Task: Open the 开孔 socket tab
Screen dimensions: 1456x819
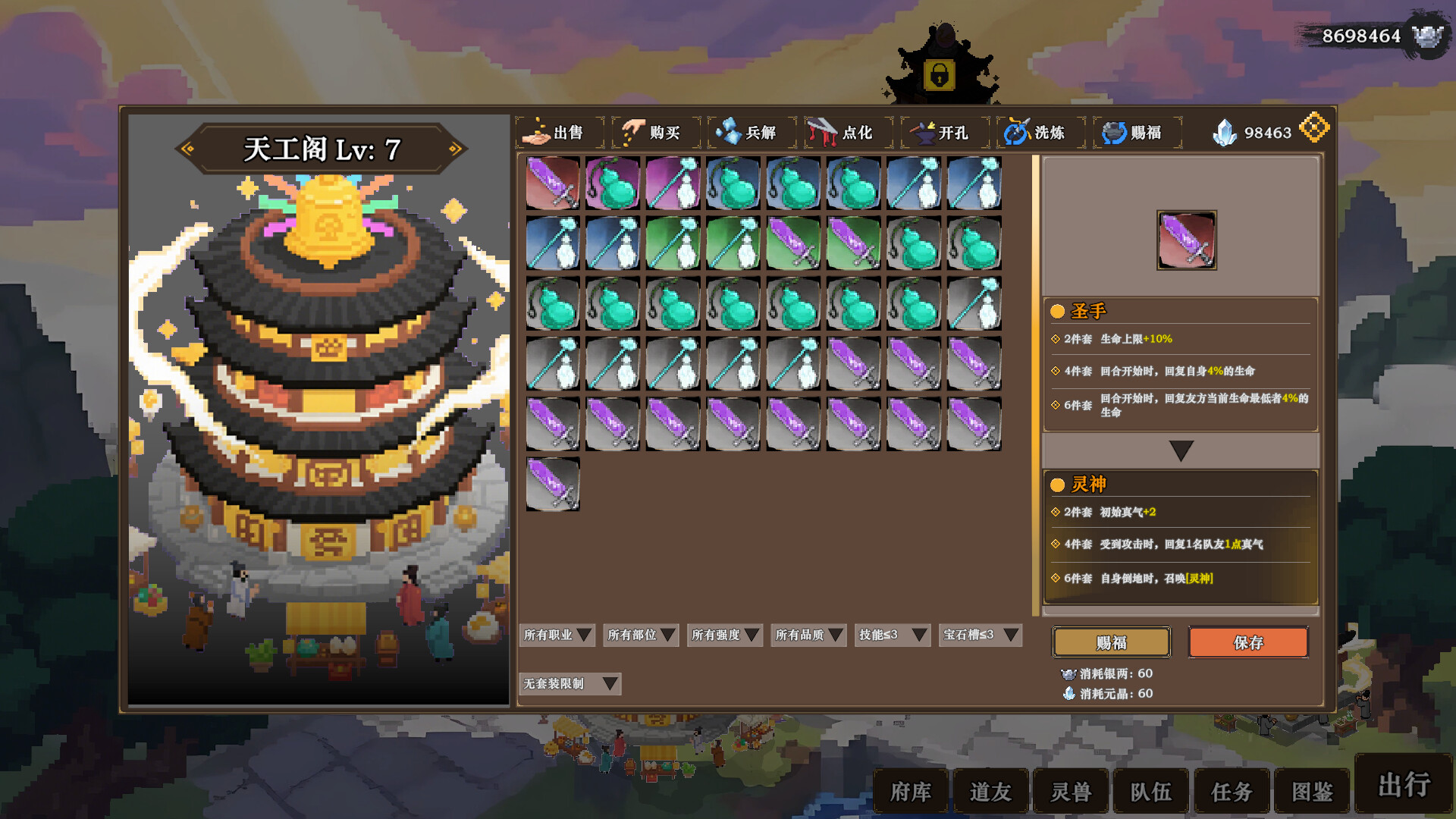Action: coord(944,133)
